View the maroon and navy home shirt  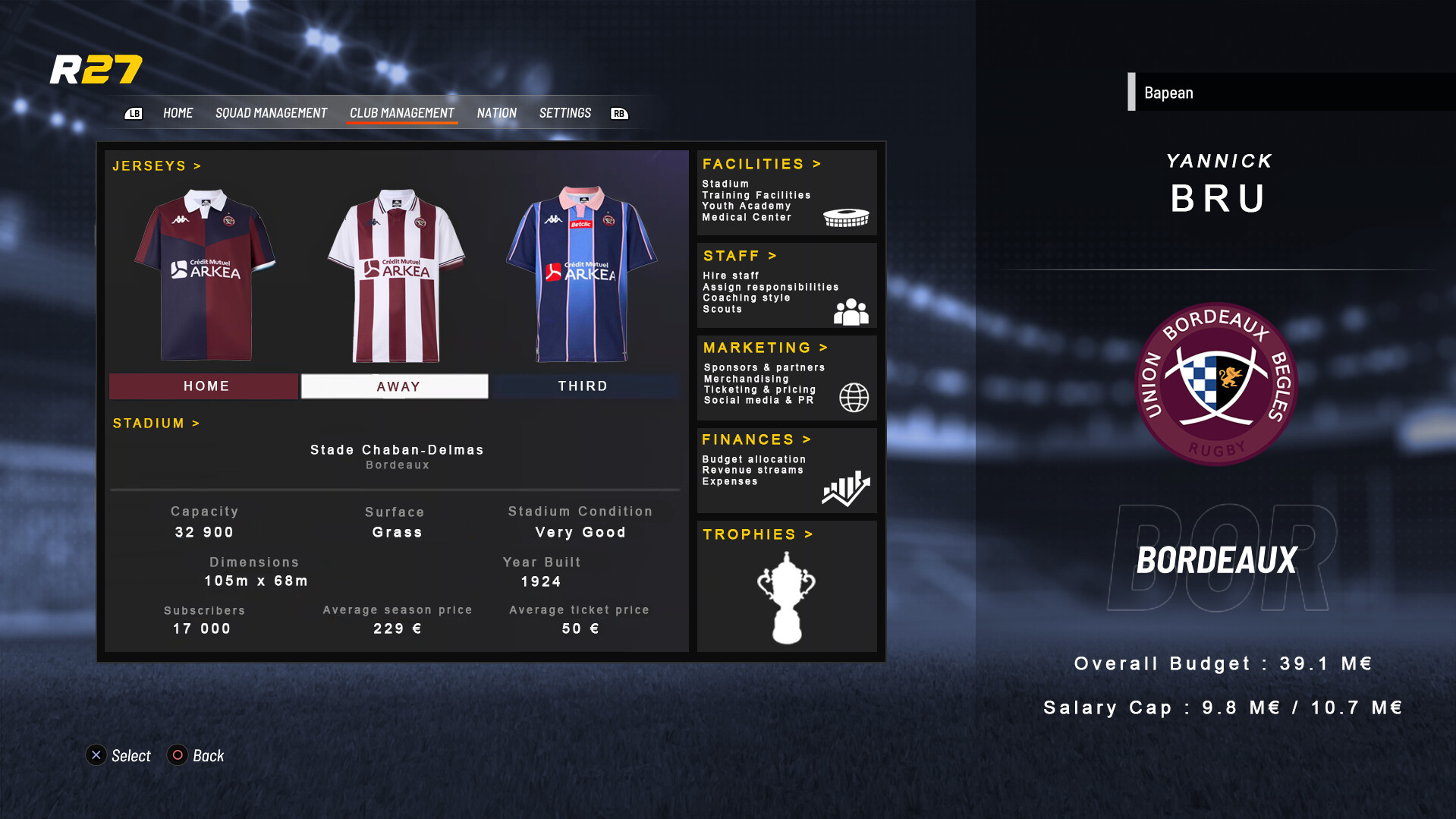[x=205, y=275]
